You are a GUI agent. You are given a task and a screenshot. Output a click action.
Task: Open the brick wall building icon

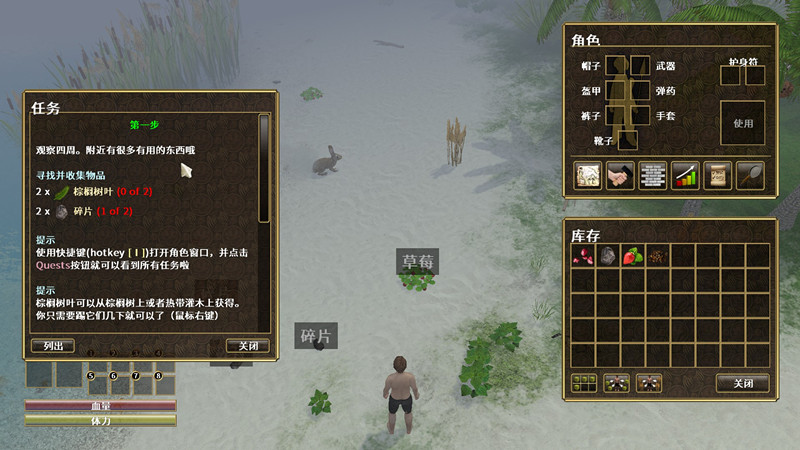pyautogui.click(x=652, y=175)
